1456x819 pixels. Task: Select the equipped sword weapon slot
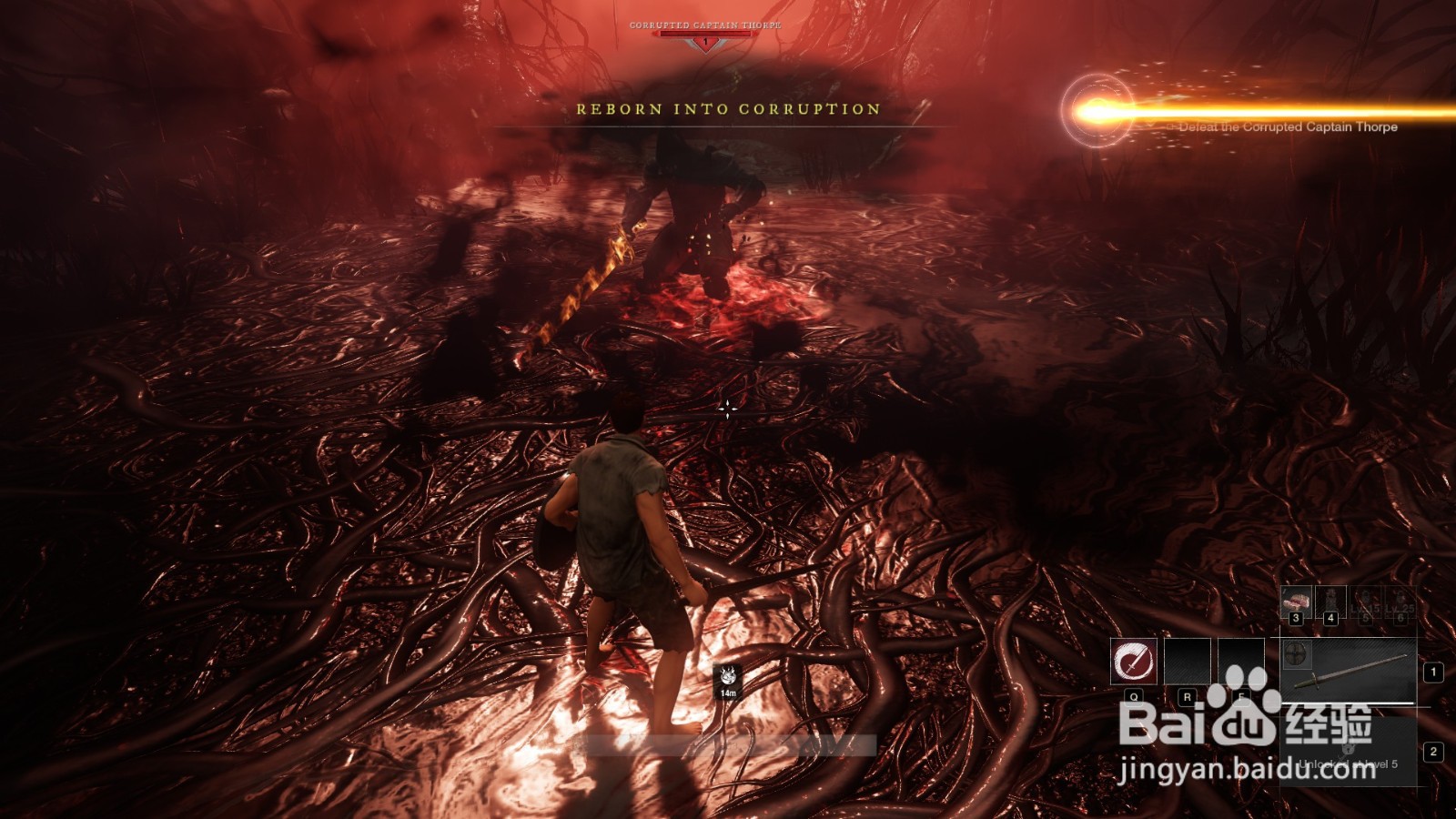[1356, 673]
